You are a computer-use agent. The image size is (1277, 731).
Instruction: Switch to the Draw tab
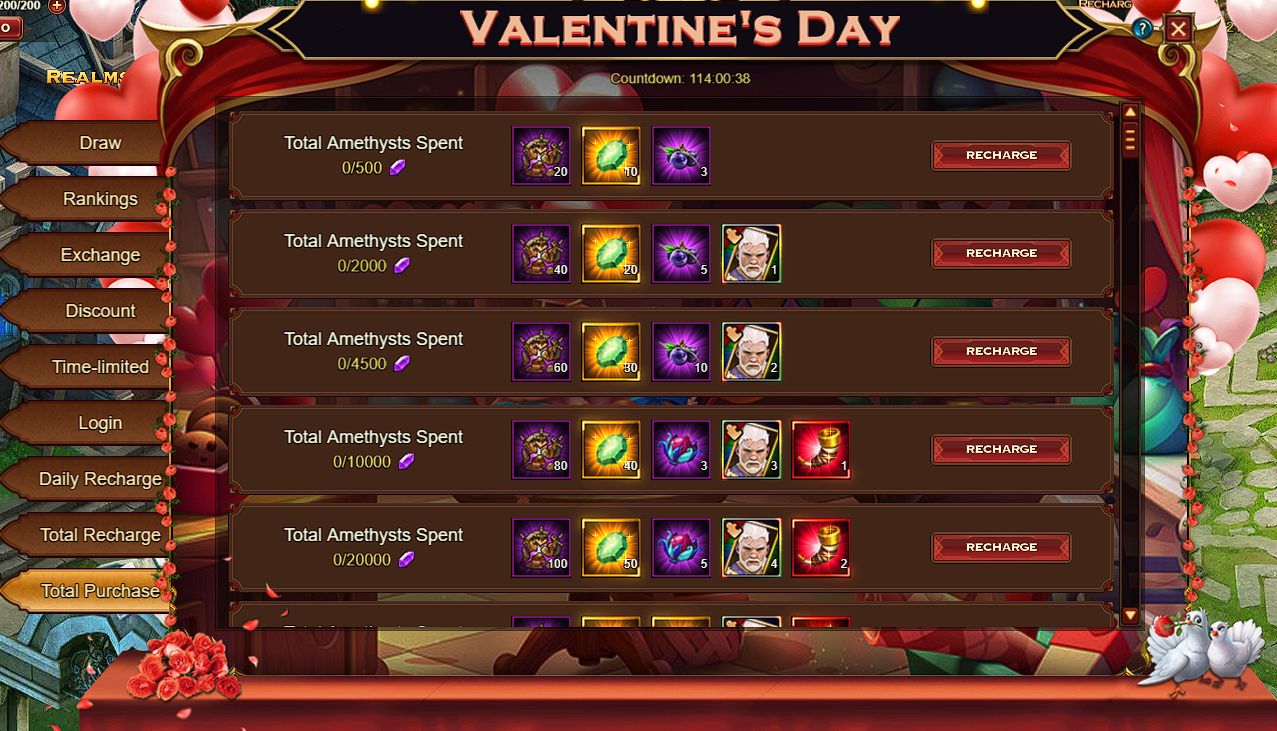pos(99,143)
